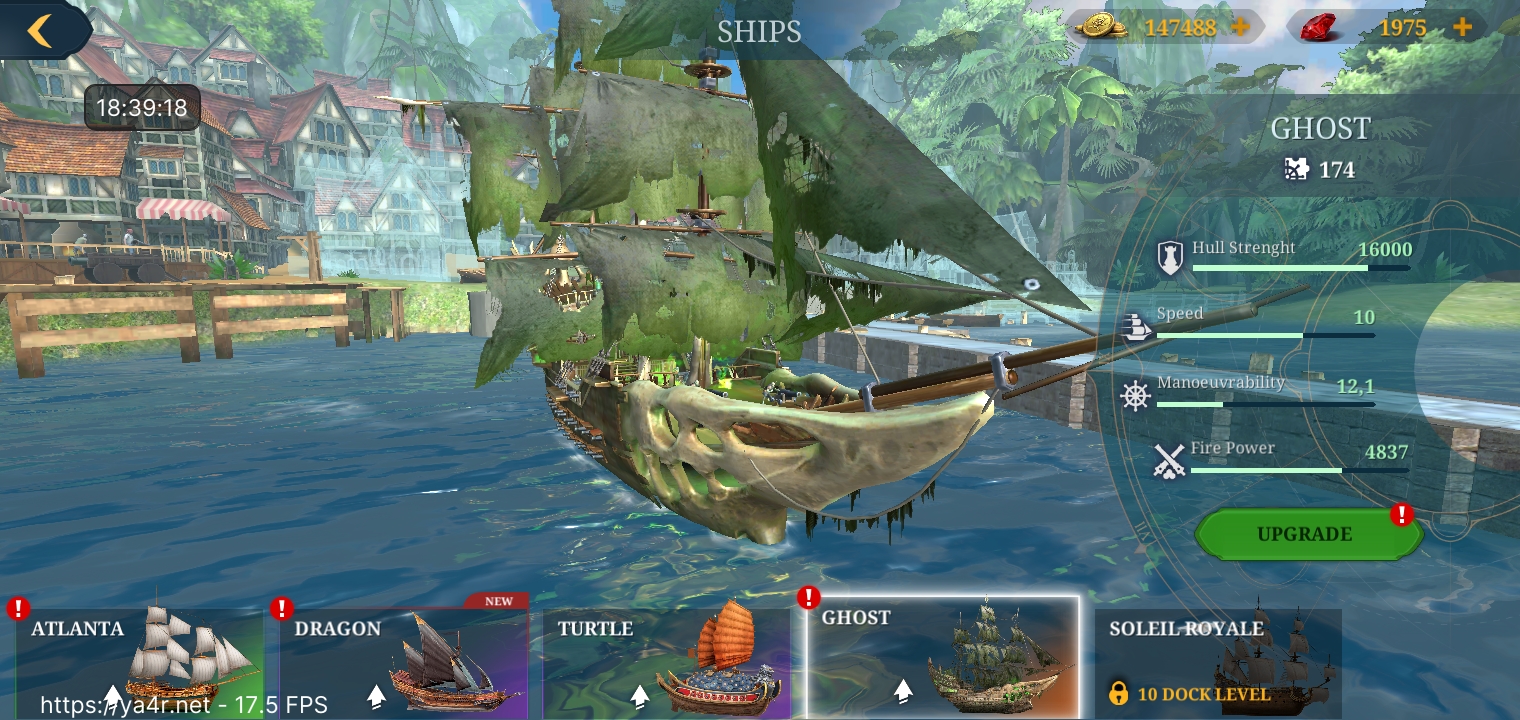The image size is (1520, 720).
Task: Go back with the yellow arrow button
Action: (x=40, y=30)
